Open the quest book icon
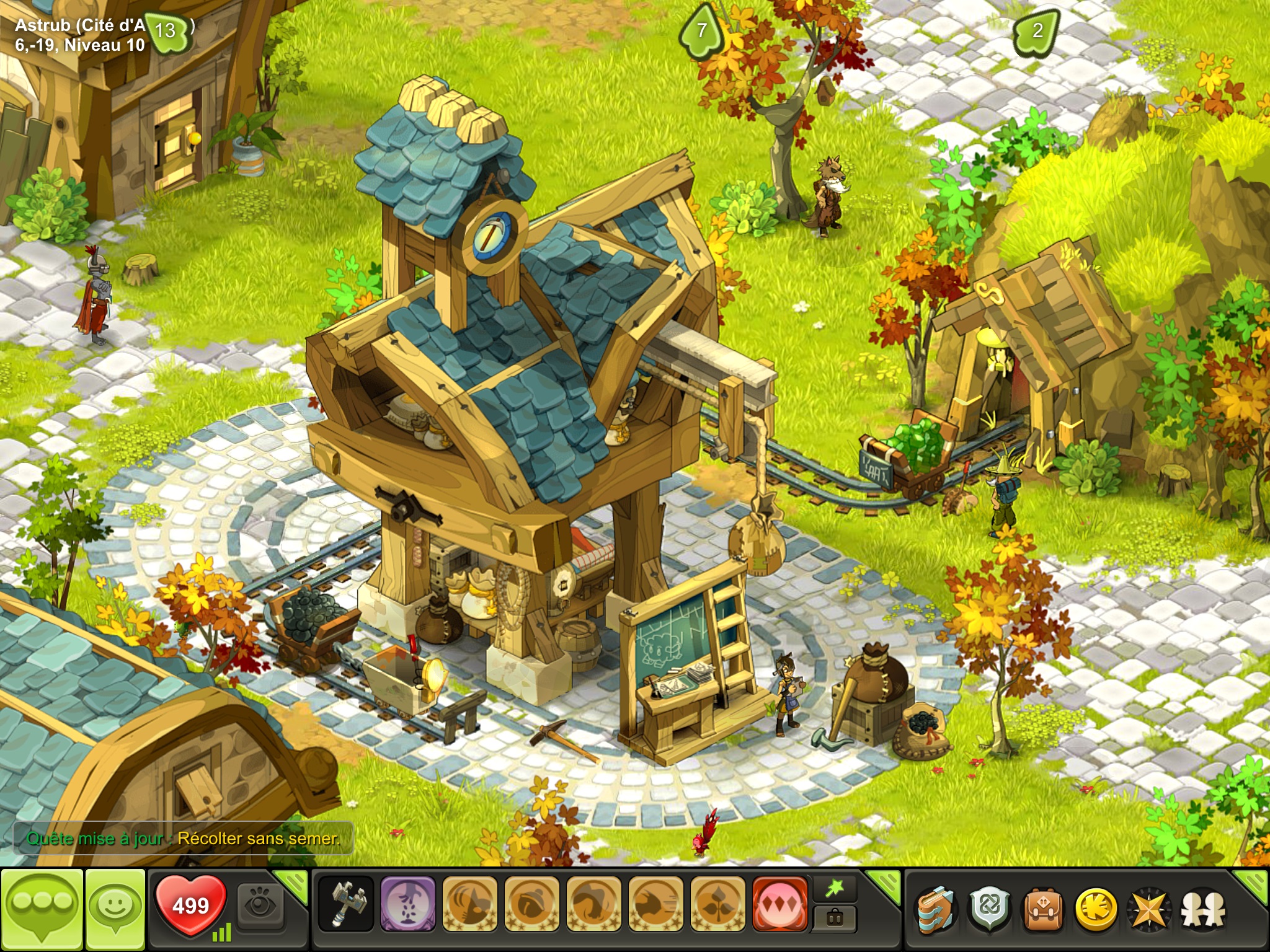Image resolution: width=1270 pixels, height=952 pixels. [937, 909]
